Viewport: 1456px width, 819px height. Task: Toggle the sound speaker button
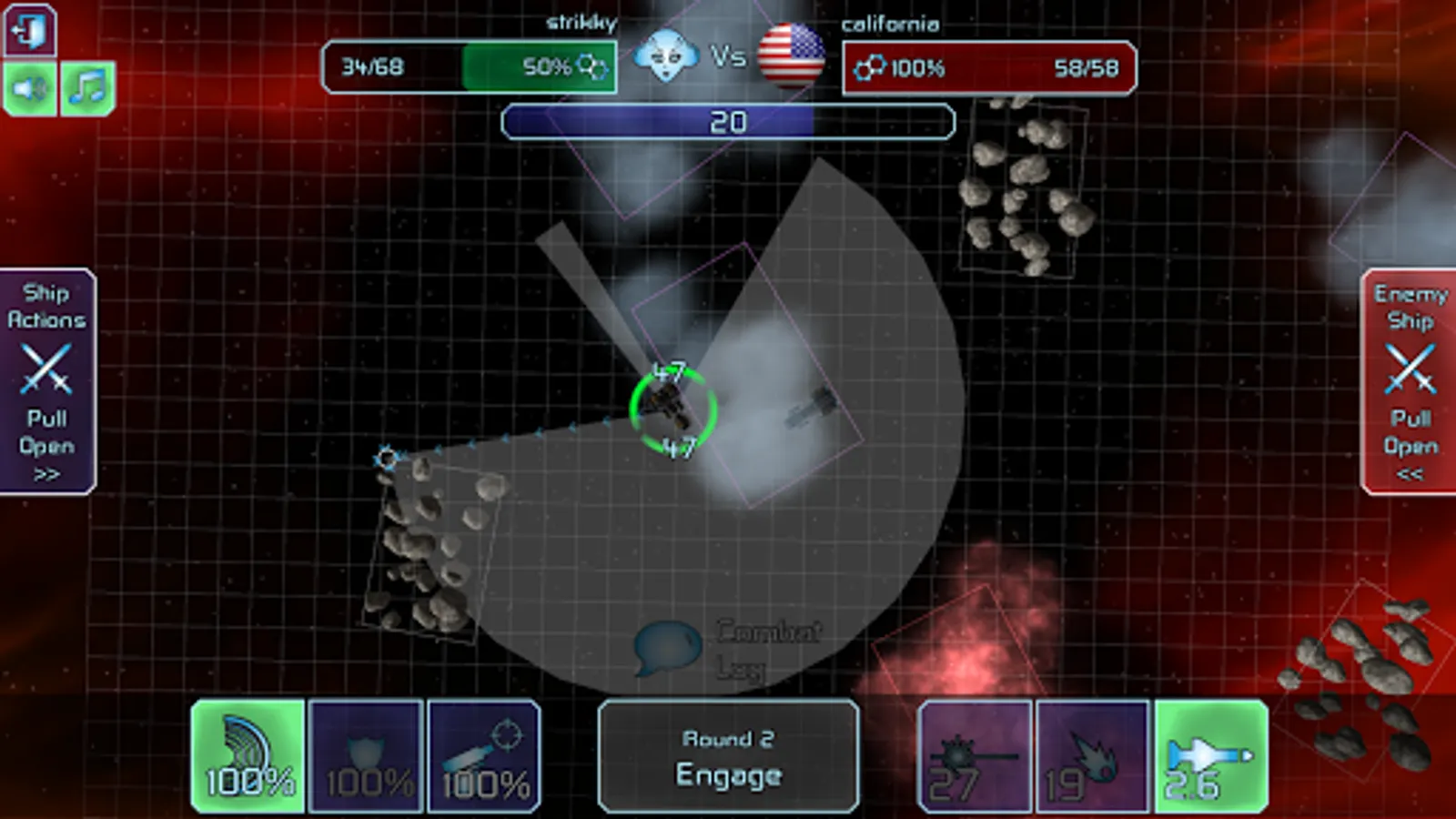[x=30, y=88]
